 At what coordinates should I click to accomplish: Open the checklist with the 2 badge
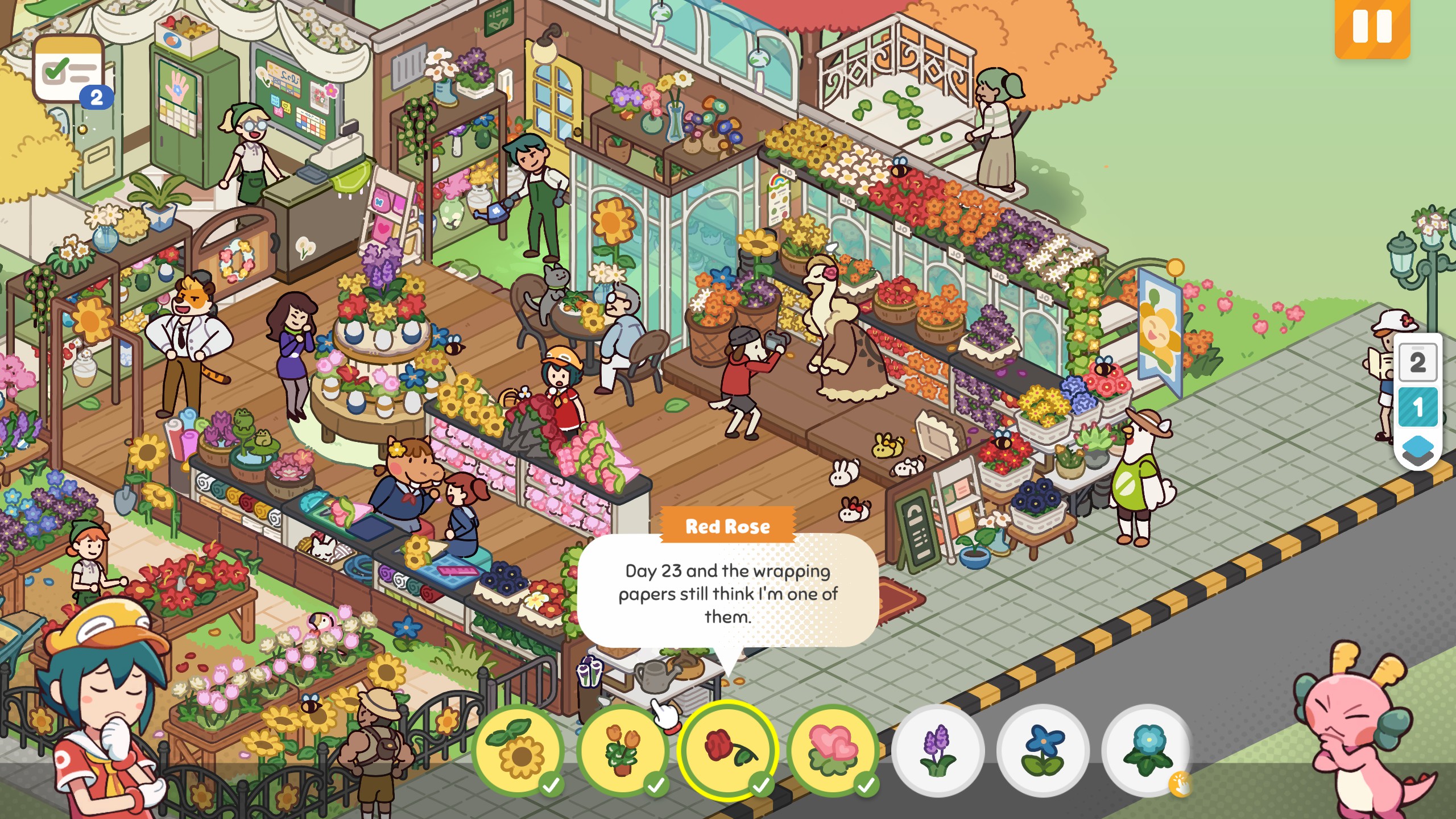69,71
